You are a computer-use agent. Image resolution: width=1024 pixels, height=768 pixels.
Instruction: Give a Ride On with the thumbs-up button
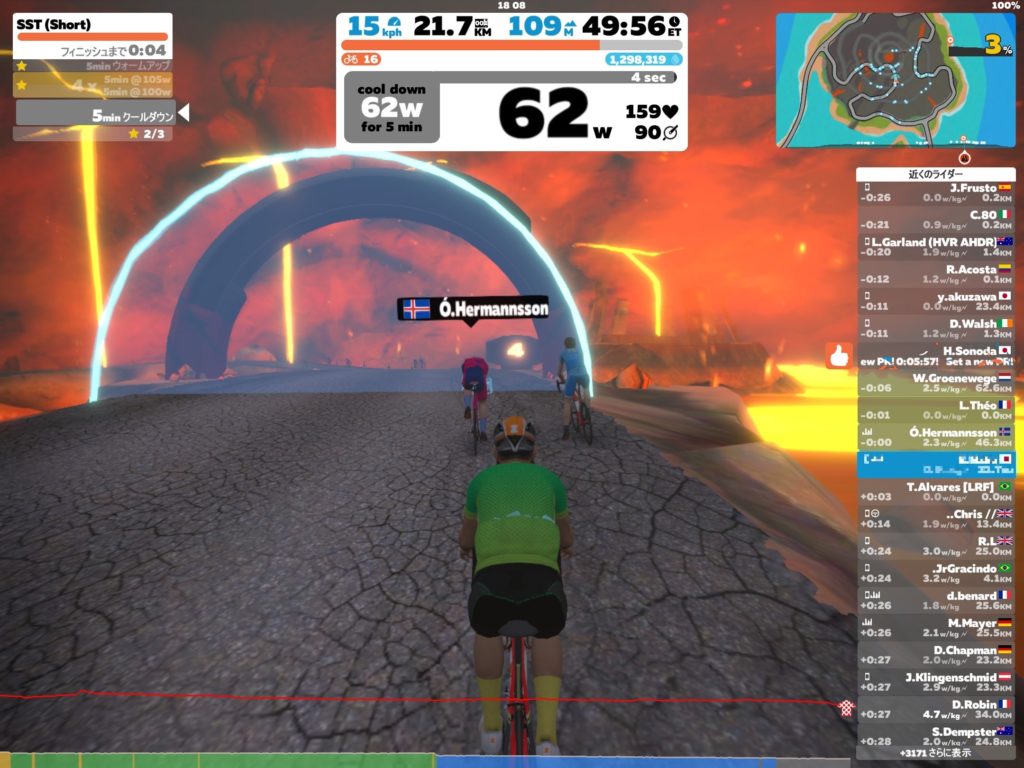point(837,354)
